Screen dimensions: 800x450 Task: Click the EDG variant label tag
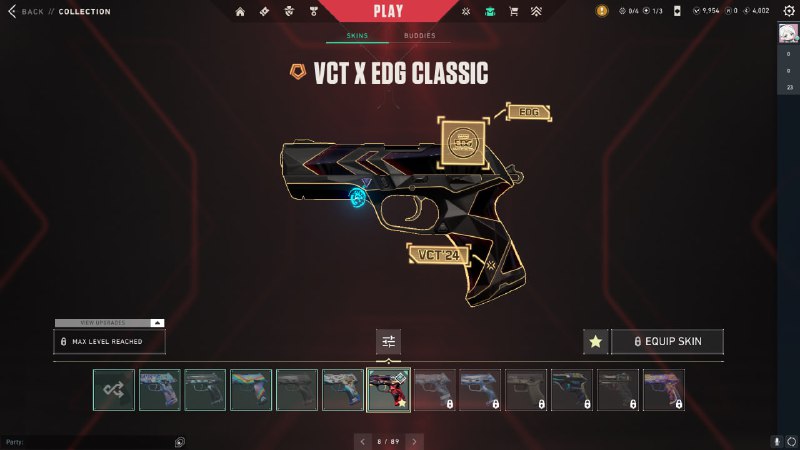[529, 112]
